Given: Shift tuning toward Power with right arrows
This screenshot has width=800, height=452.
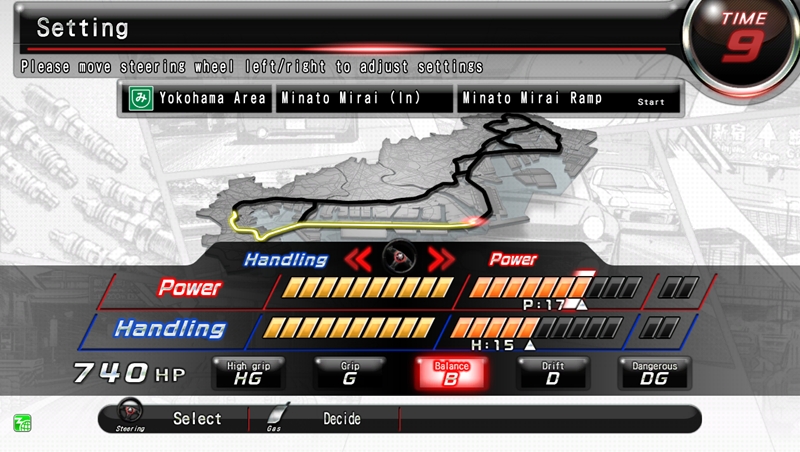Looking at the screenshot, I should (x=441, y=260).
